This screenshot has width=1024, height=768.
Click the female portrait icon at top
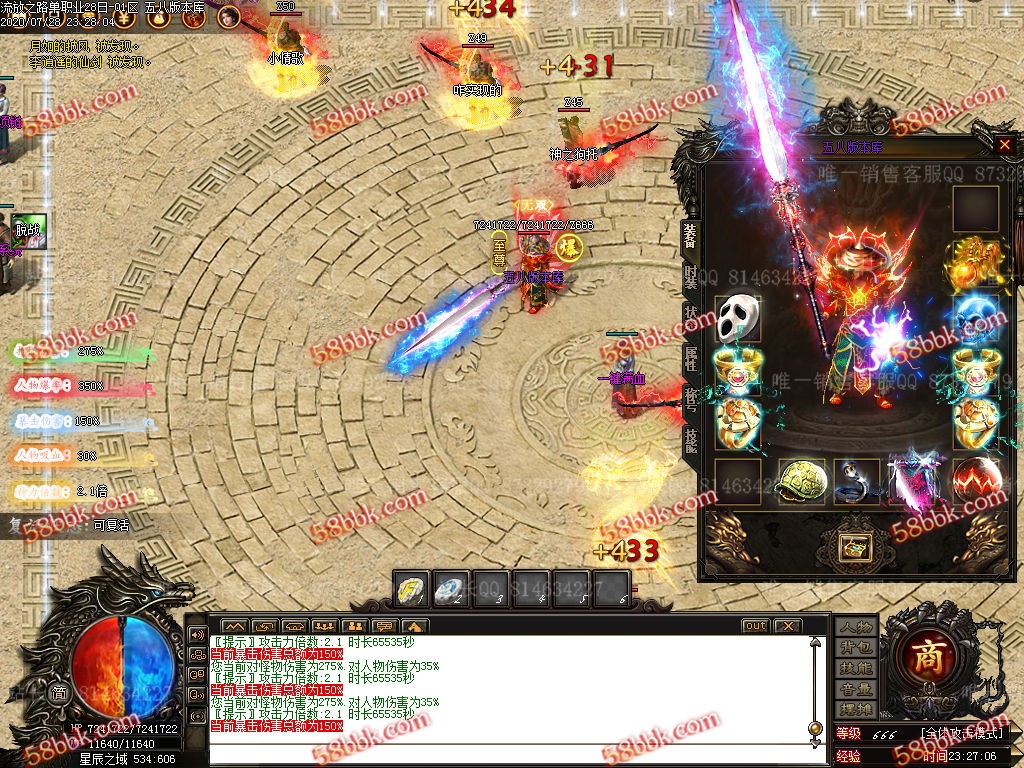click(229, 17)
